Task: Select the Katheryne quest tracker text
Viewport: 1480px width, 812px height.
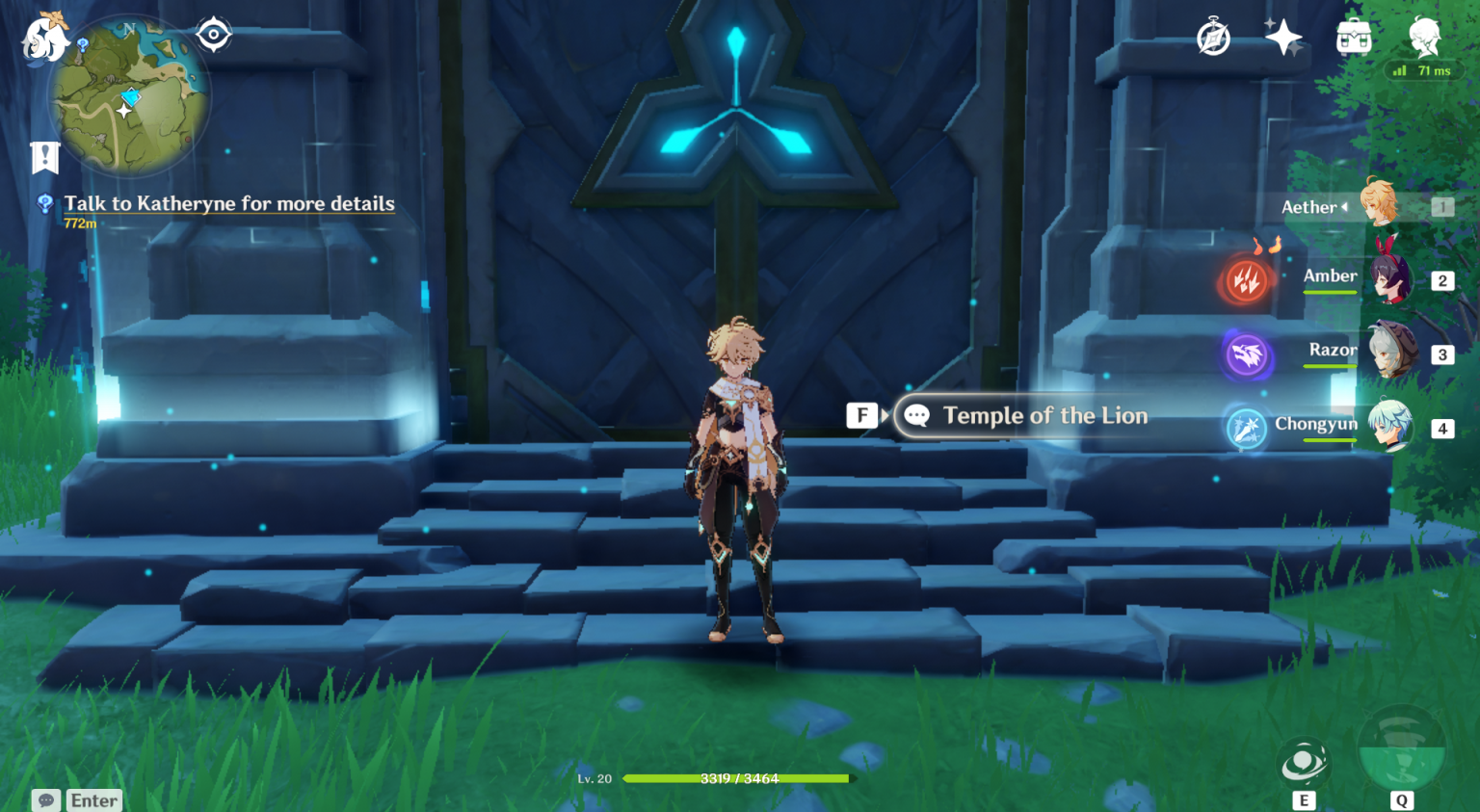Action: pos(229,203)
